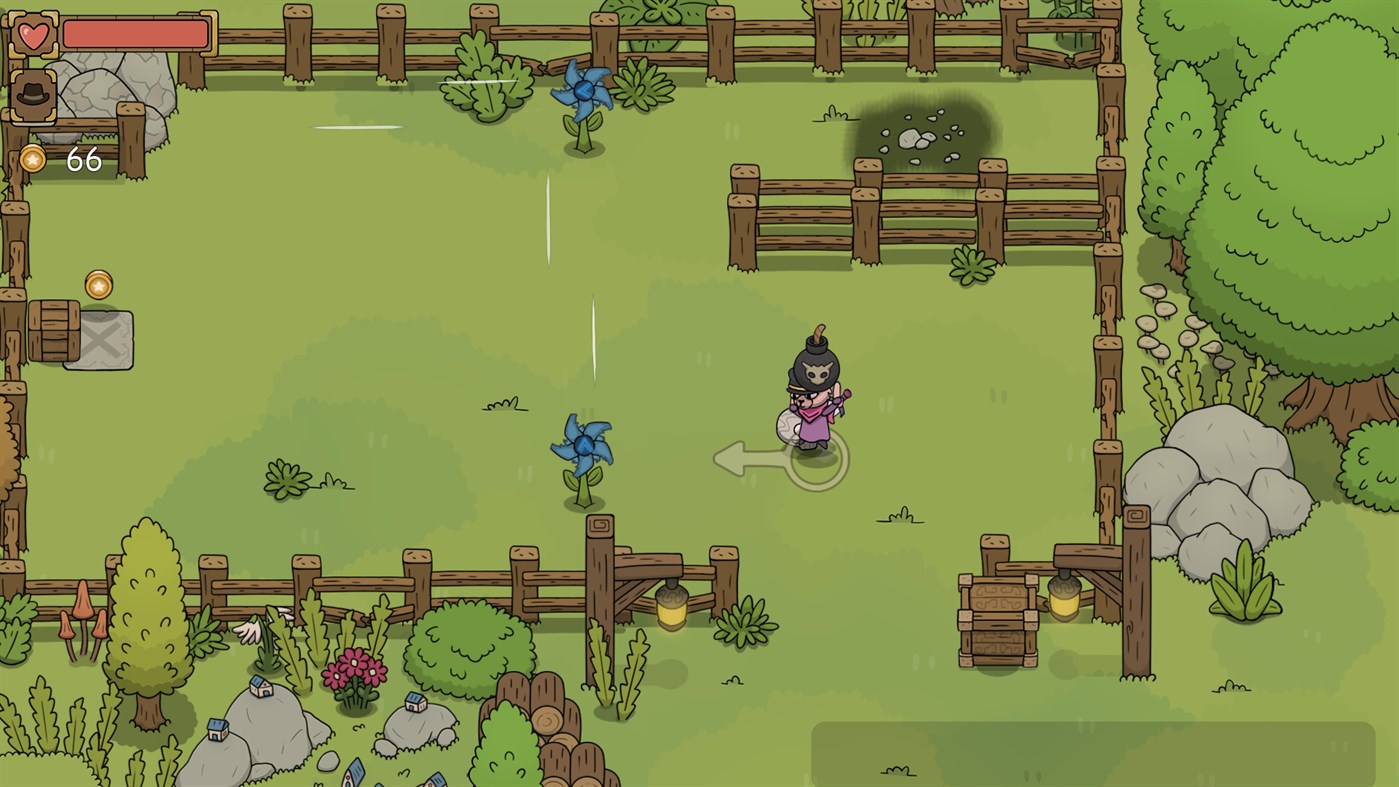
Task: Click the star coin icon beside the 66 counter
Action: [31, 157]
